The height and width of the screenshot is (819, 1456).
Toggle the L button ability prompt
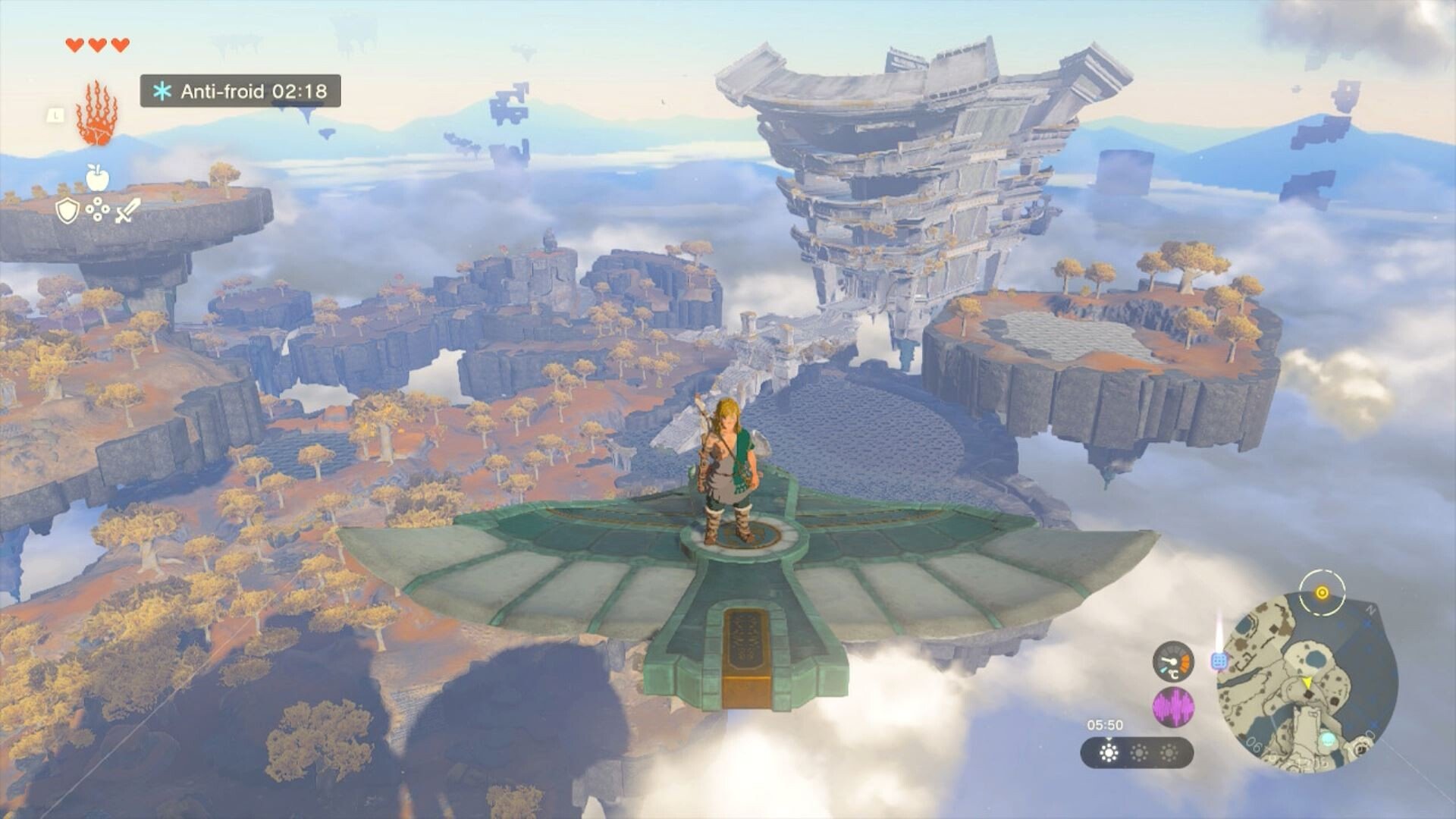[56, 116]
